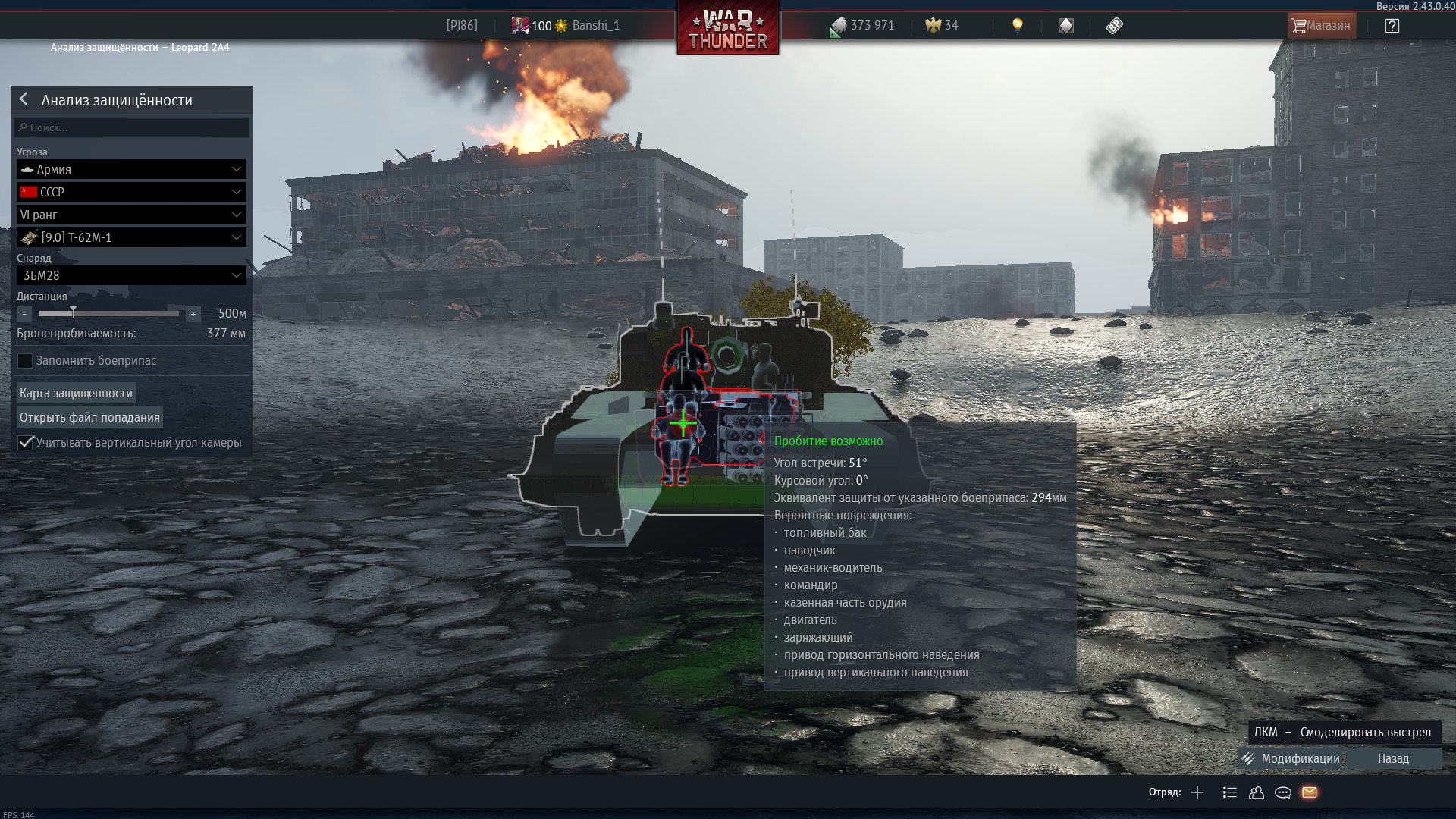Click the plus icon next to Отряд
Viewport: 1456px width, 819px height.
coord(1199,792)
